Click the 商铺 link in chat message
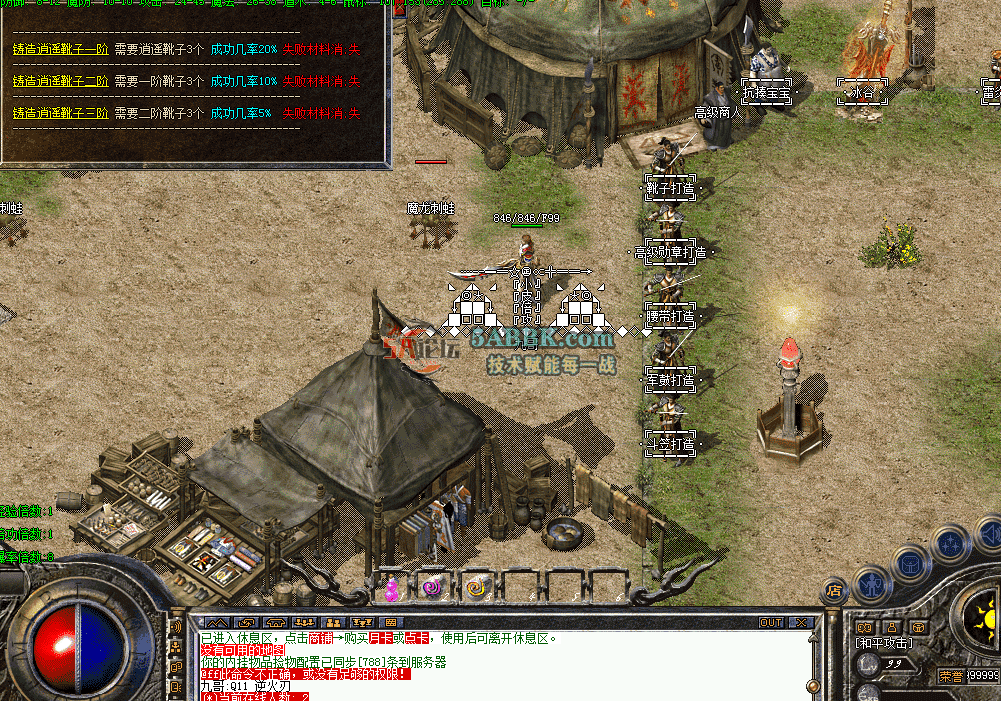1001x701 pixels. [320, 637]
